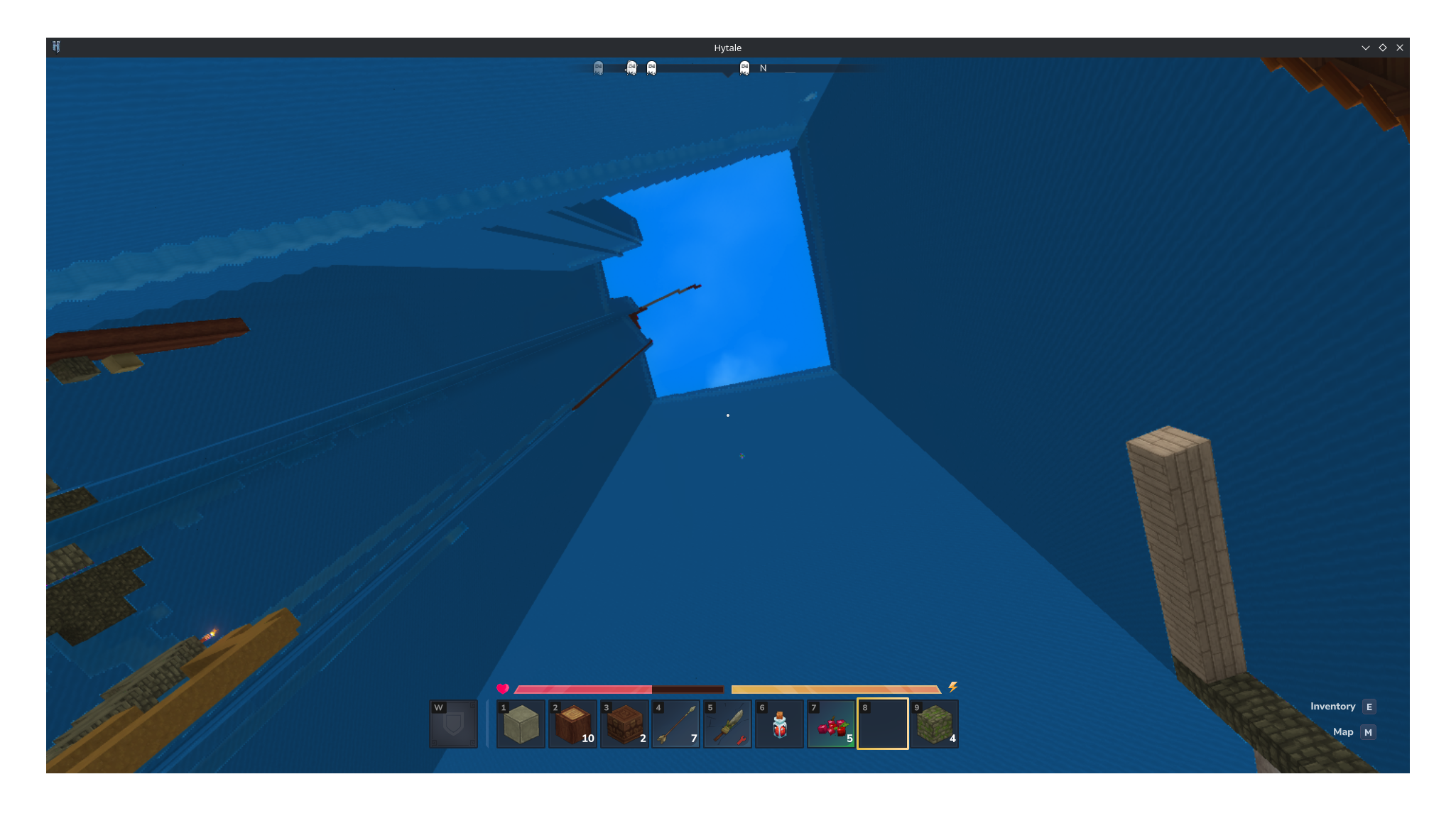Select the empty highlighted hotbar slot 8

click(x=883, y=724)
